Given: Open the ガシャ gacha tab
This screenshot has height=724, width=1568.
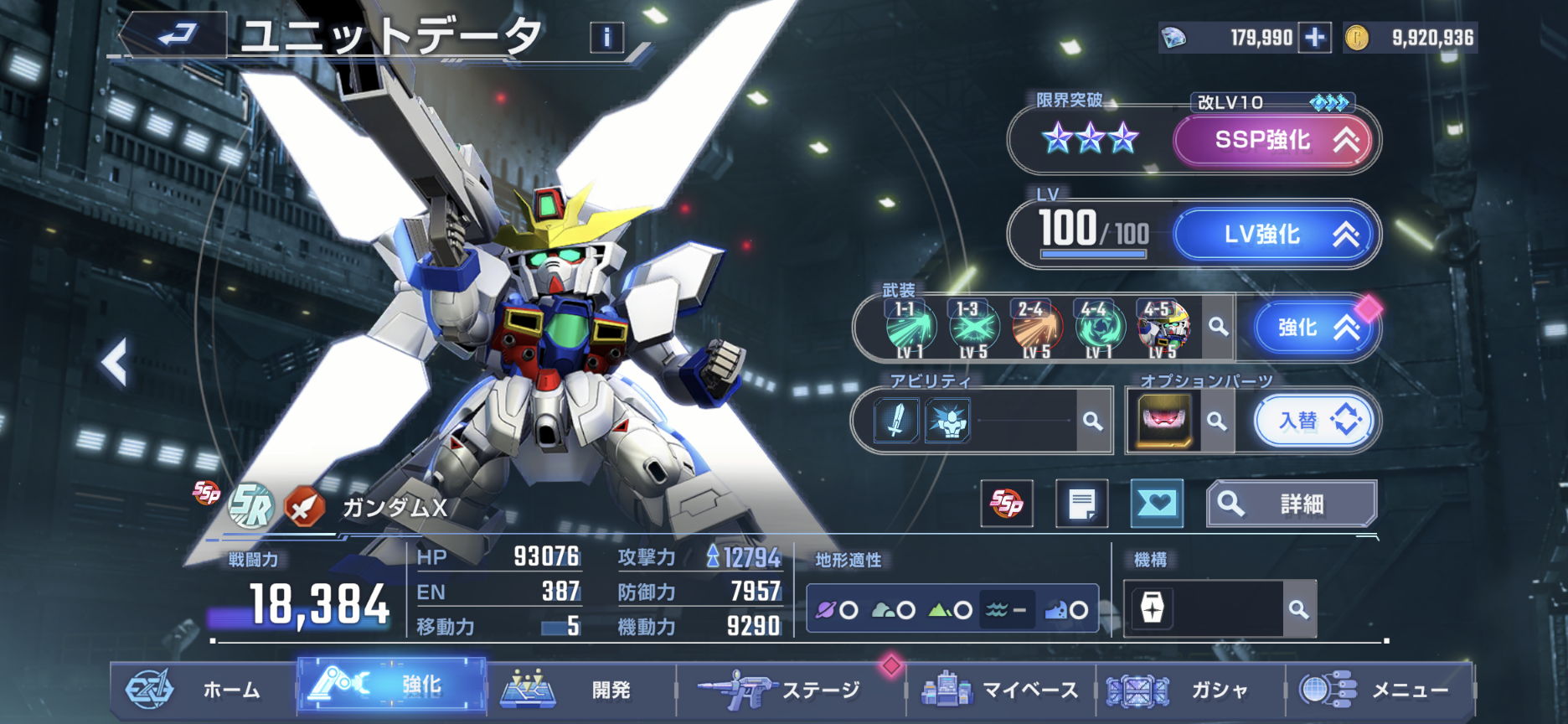Looking at the screenshot, I should coord(1188,690).
